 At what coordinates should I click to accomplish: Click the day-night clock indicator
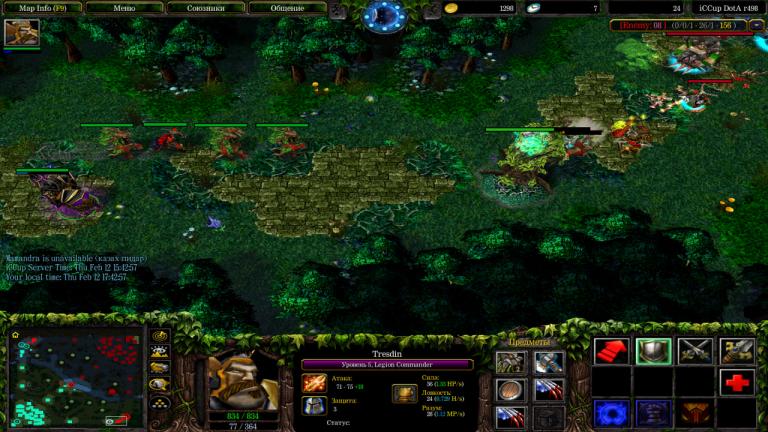(x=383, y=14)
